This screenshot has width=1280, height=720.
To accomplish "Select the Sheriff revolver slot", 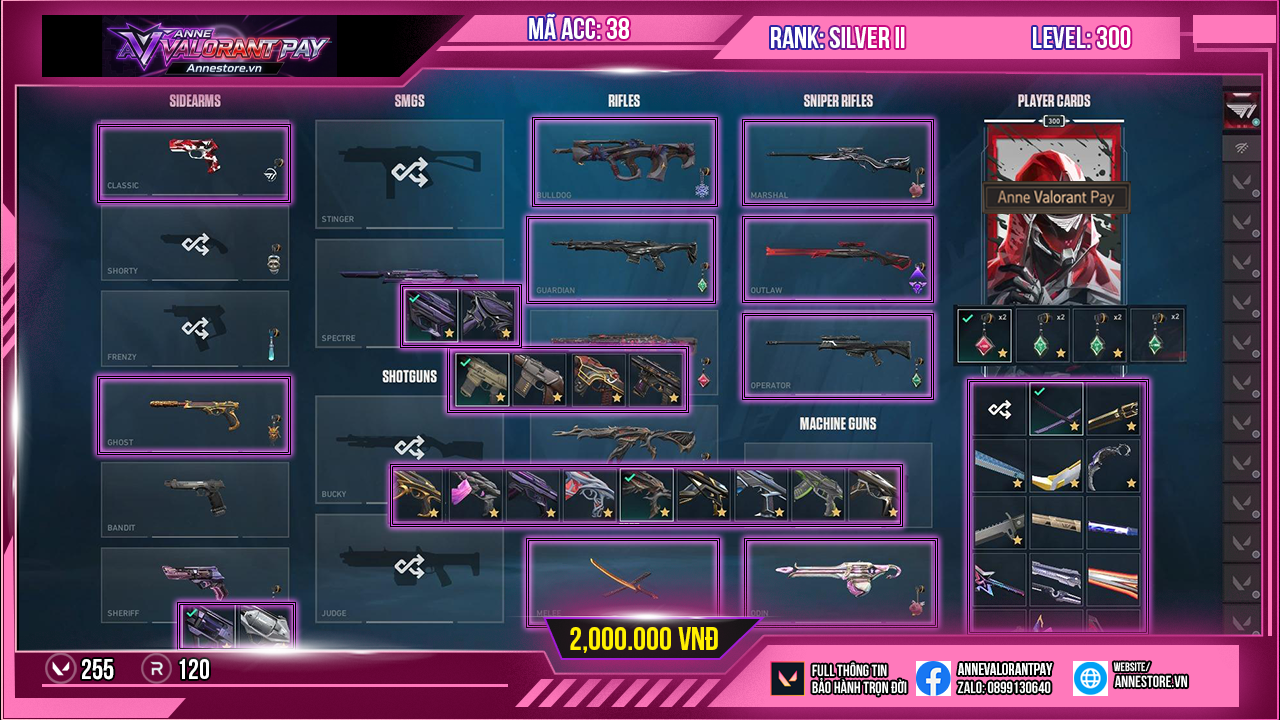I will 194,580.
